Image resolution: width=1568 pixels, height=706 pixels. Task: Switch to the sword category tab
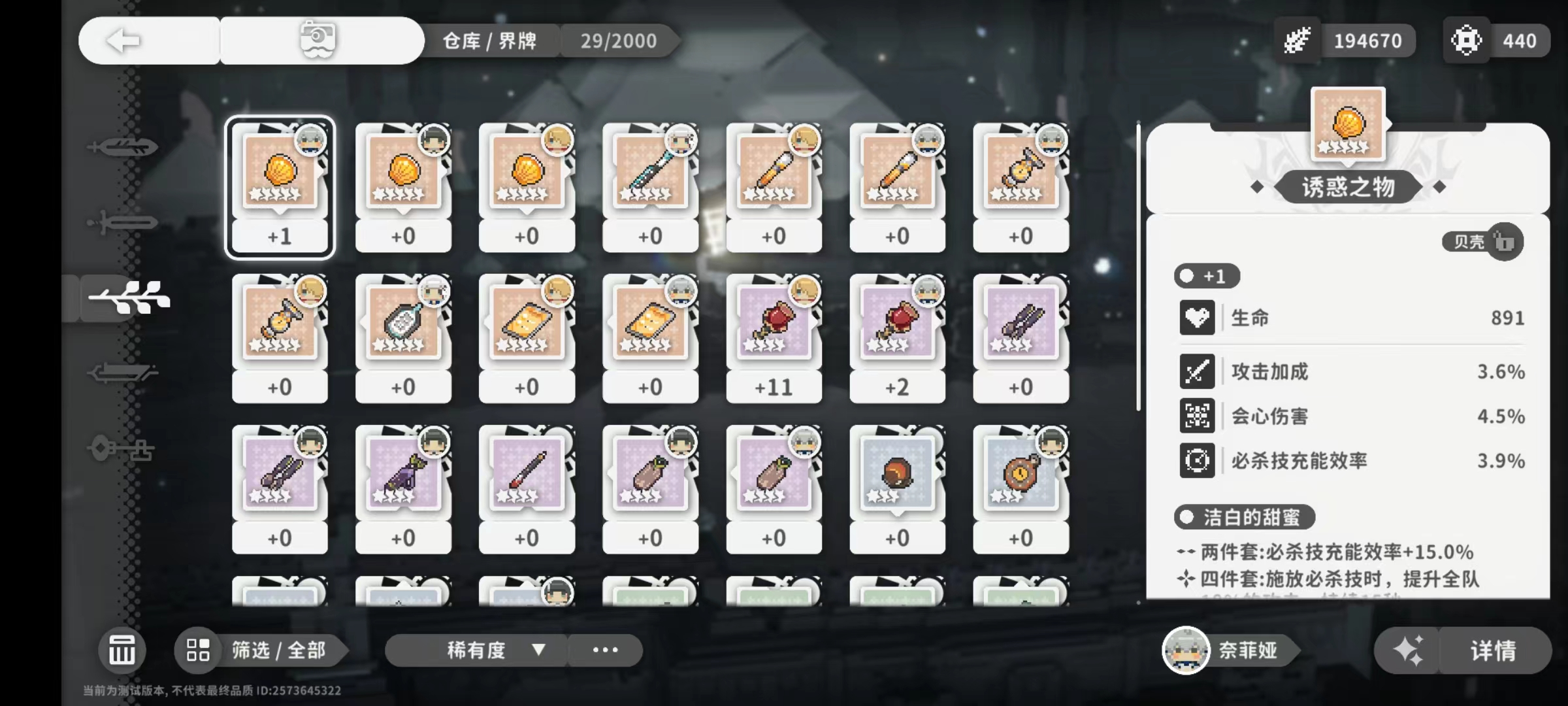pos(123,224)
